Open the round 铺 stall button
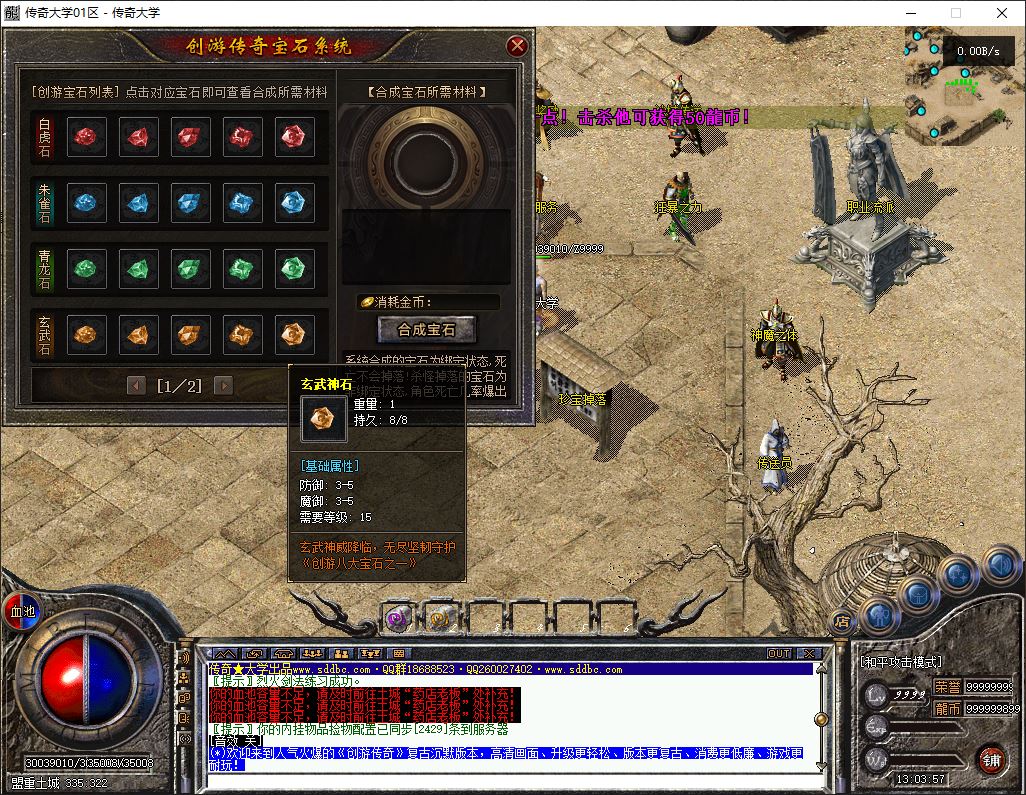This screenshot has width=1026, height=795. click(x=991, y=758)
